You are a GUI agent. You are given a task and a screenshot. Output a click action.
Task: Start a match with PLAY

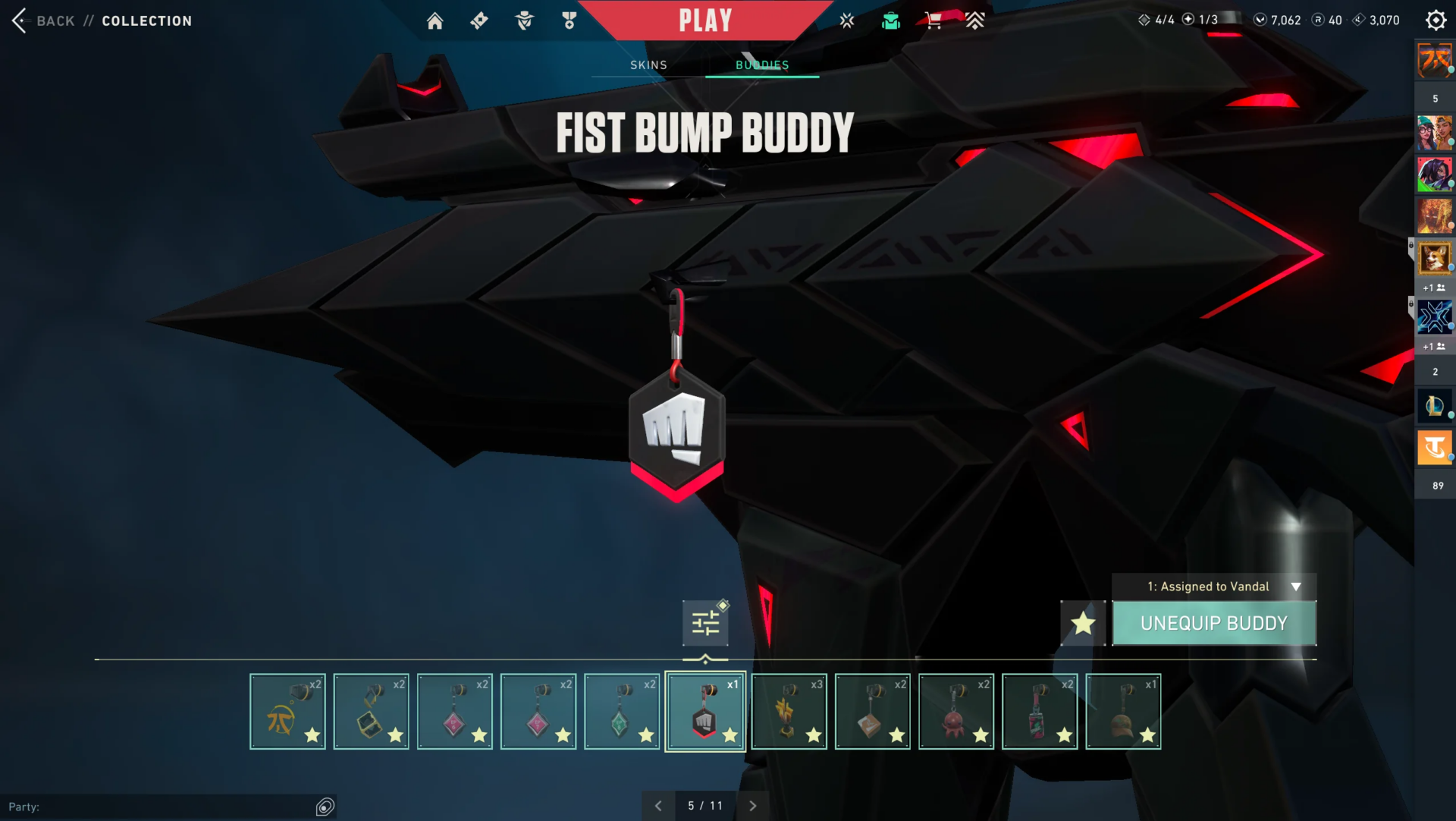pyautogui.click(x=705, y=20)
